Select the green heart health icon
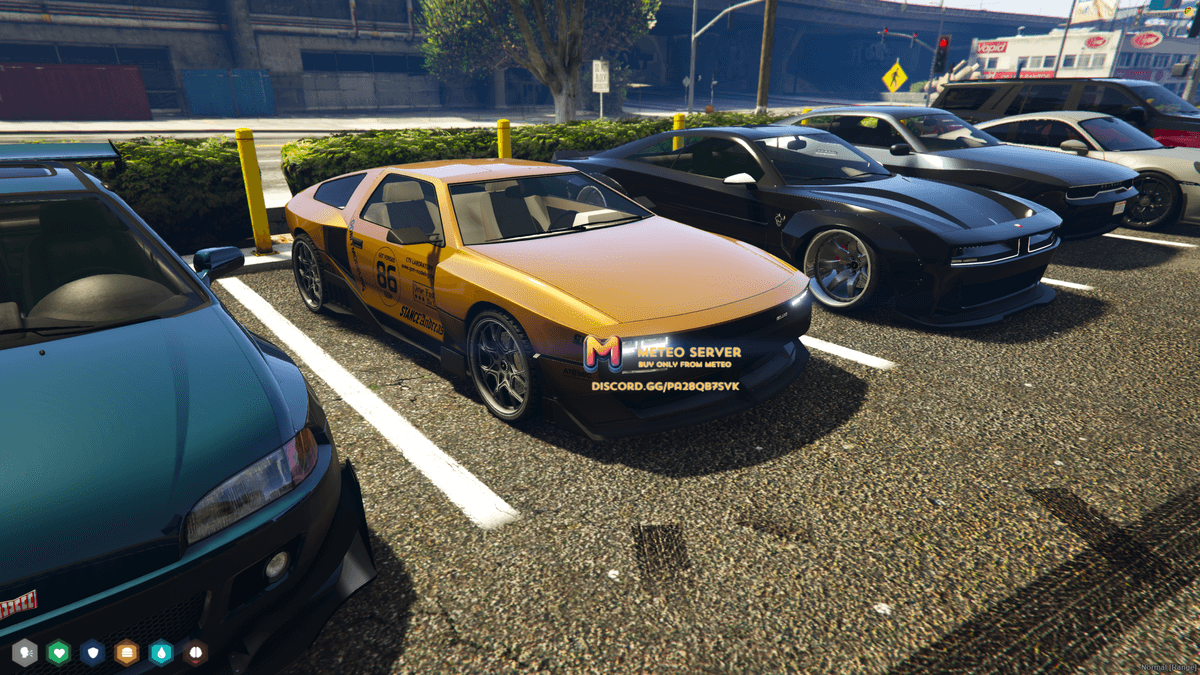This screenshot has height=675, width=1200. 59,653
